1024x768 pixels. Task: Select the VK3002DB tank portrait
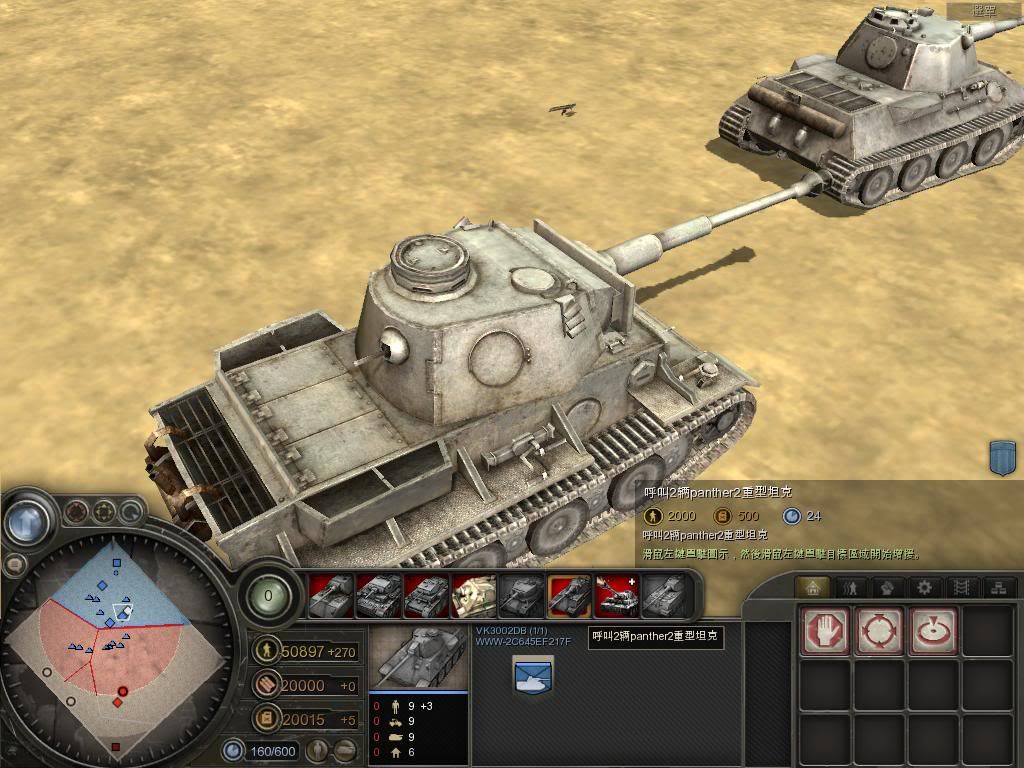(x=418, y=658)
